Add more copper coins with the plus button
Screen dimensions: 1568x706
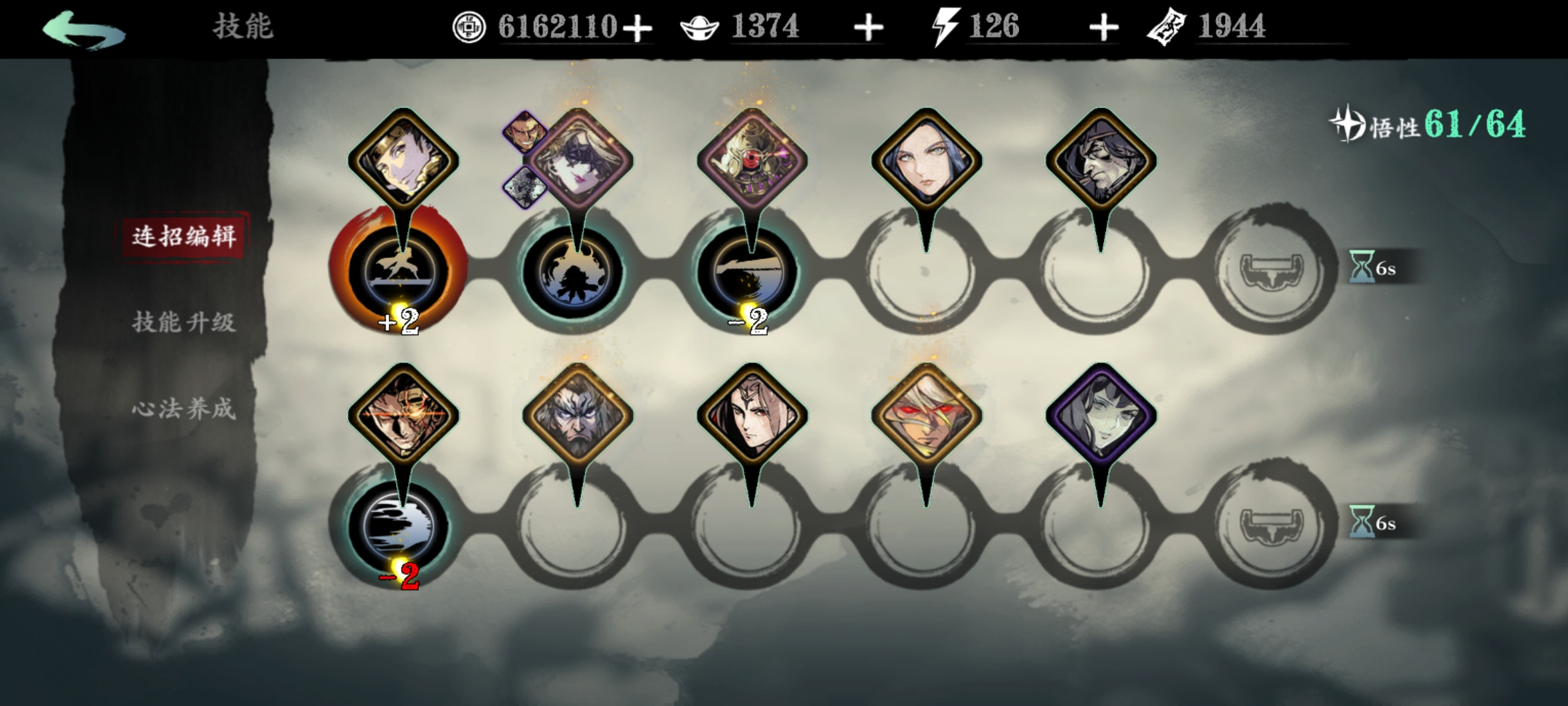point(637,29)
